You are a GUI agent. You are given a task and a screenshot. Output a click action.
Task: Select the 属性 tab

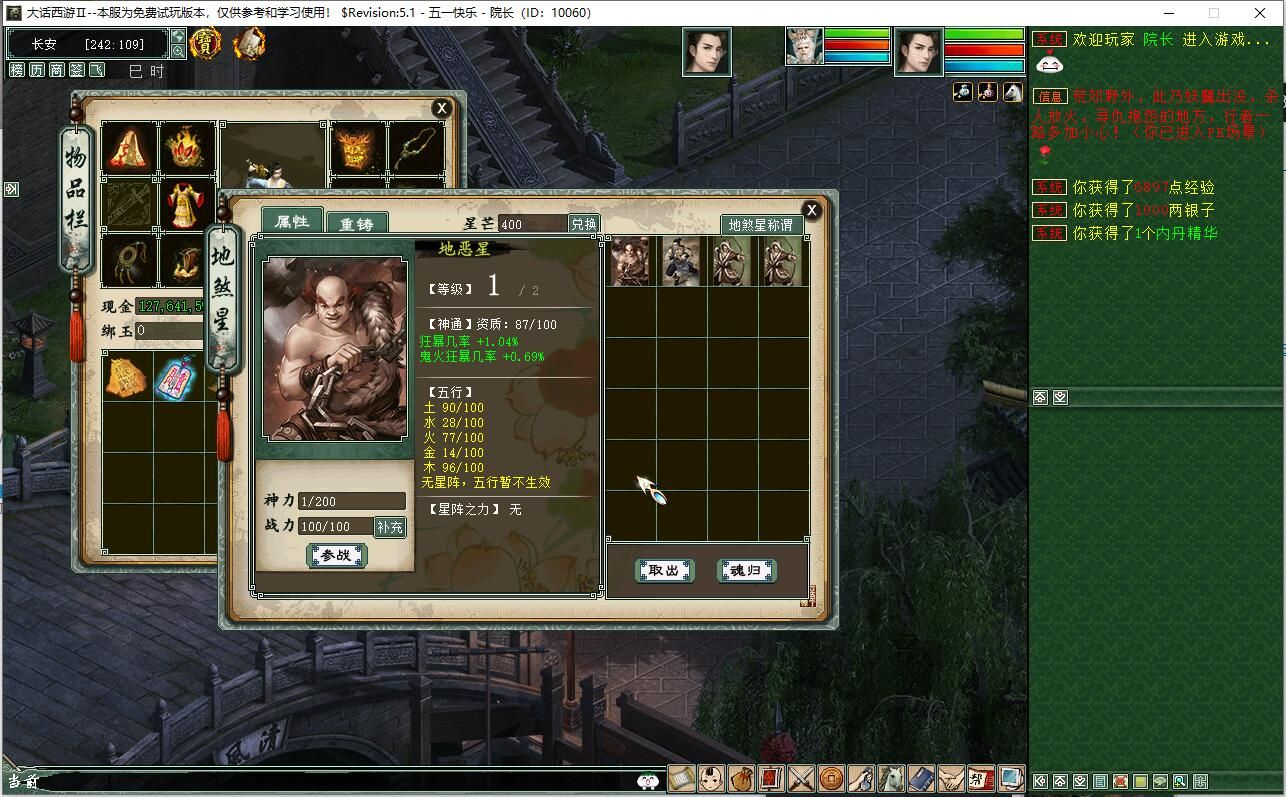click(292, 222)
